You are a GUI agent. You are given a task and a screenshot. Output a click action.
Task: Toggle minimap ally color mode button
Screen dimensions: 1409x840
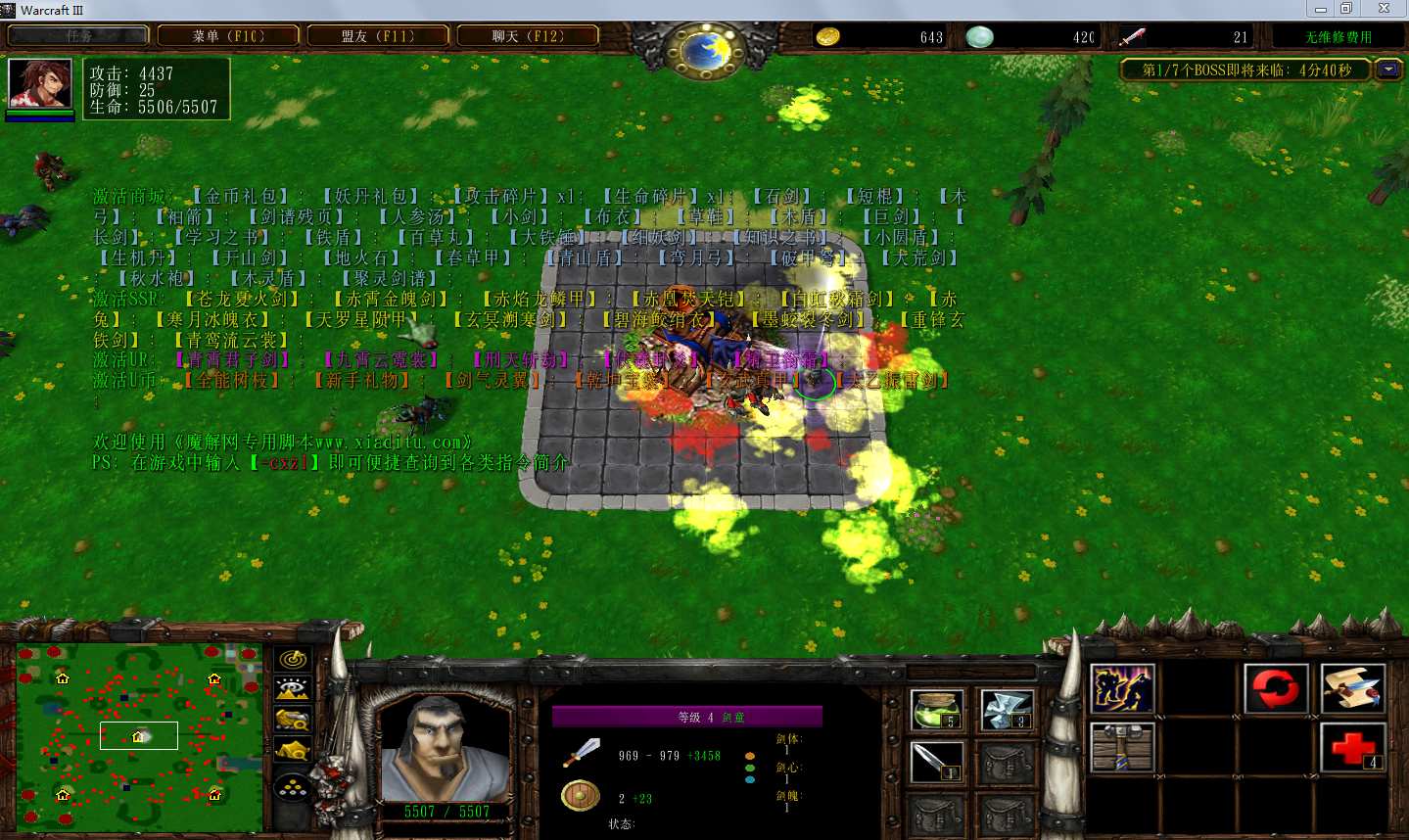click(293, 720)
